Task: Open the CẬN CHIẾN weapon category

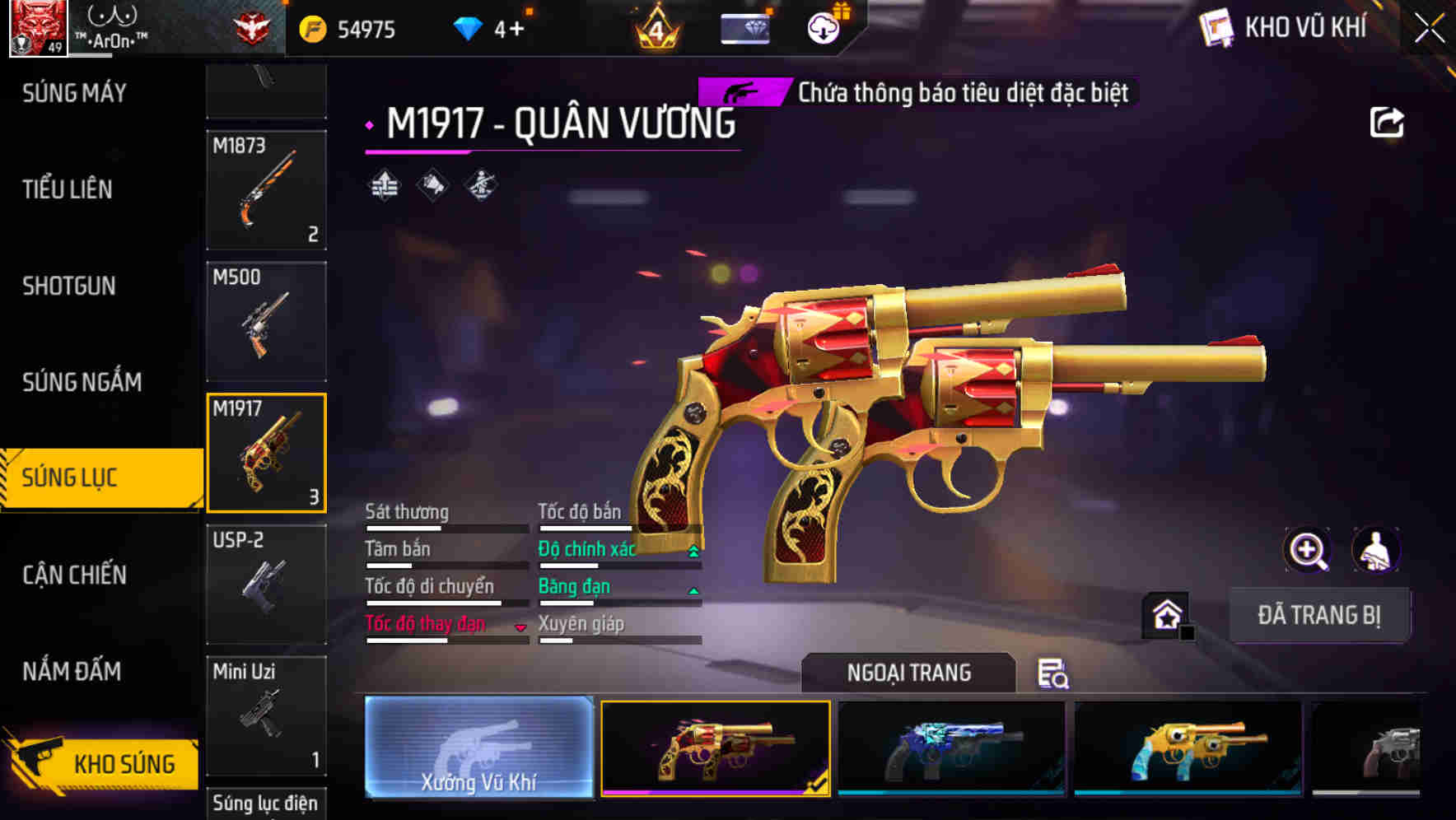Action: (74, 575)
